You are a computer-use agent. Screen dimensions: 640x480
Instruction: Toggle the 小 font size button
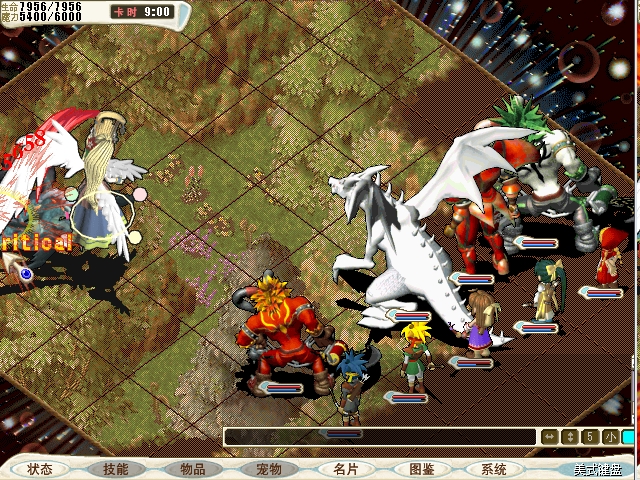(610, 437)
